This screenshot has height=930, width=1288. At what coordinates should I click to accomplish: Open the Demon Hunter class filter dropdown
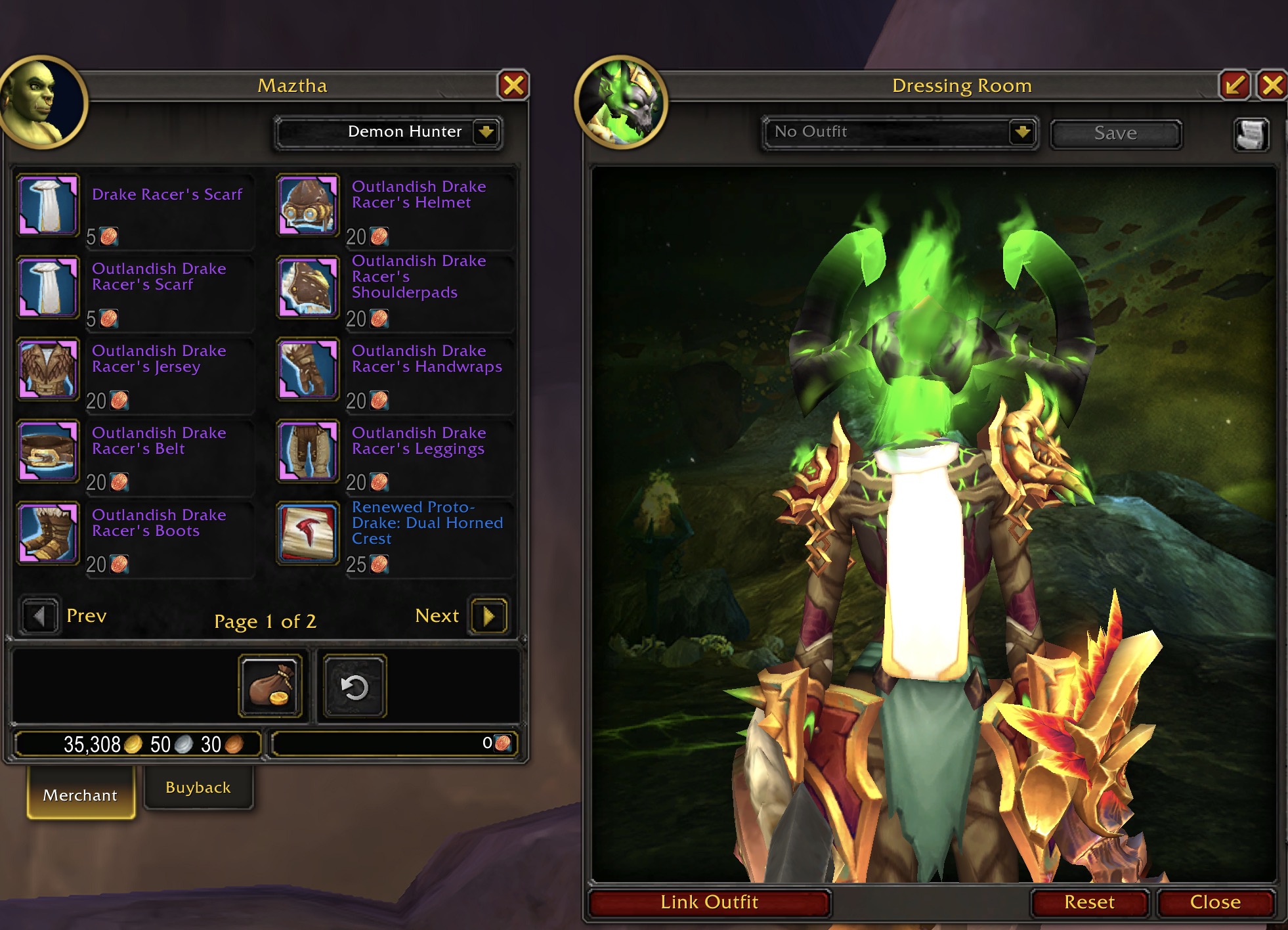pos(486,132)
